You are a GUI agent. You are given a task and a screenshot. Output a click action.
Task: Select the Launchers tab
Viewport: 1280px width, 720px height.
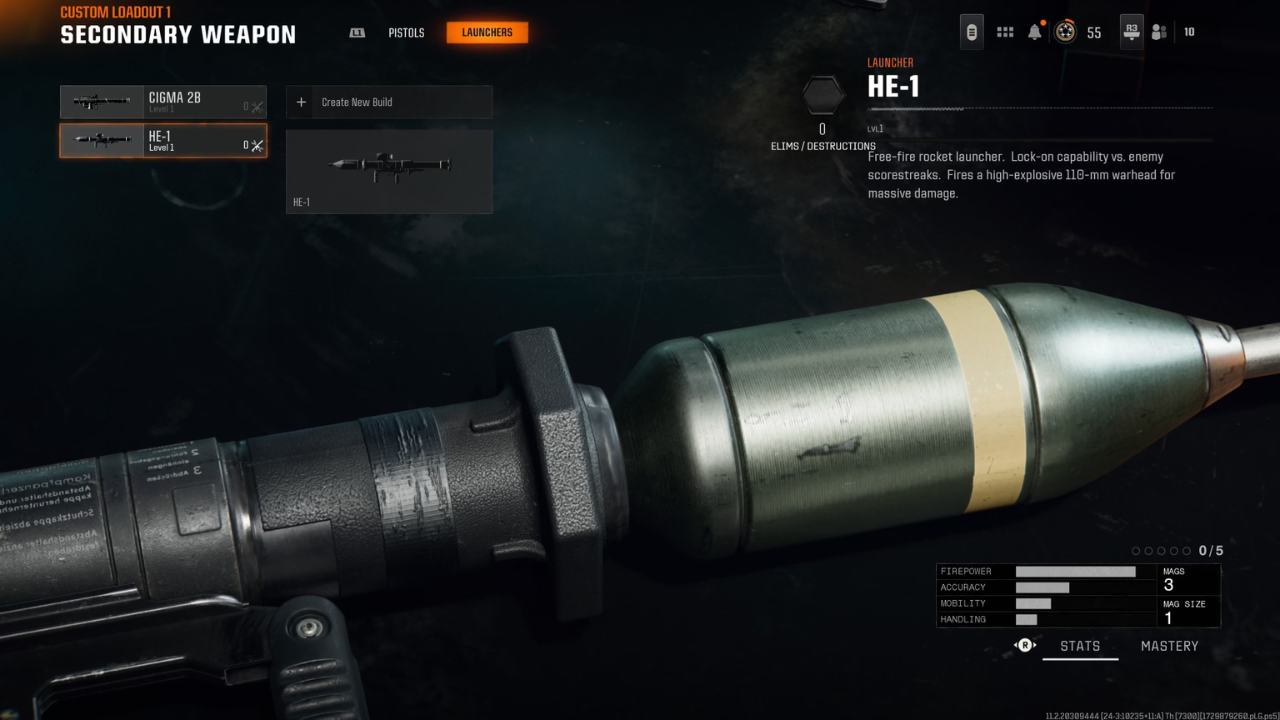pyautogui.click(x=487, y=33)
